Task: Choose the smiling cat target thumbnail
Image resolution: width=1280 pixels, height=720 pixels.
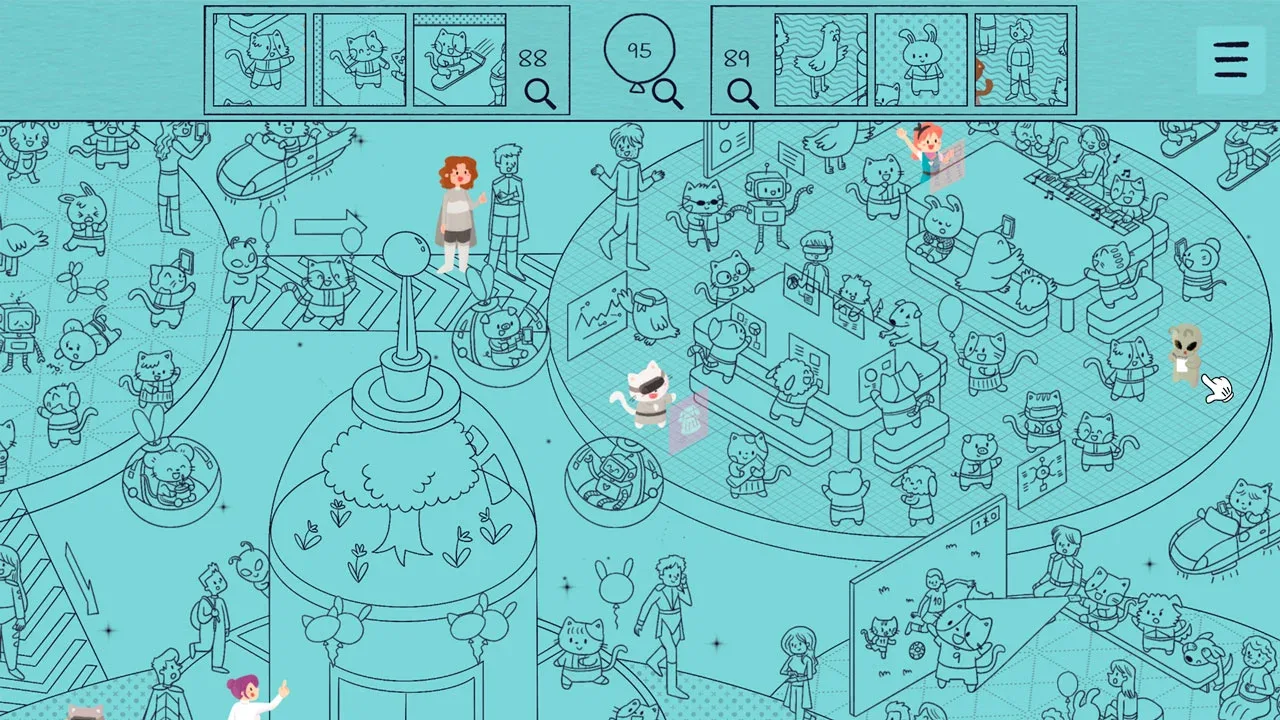Action: coord(360,60)
